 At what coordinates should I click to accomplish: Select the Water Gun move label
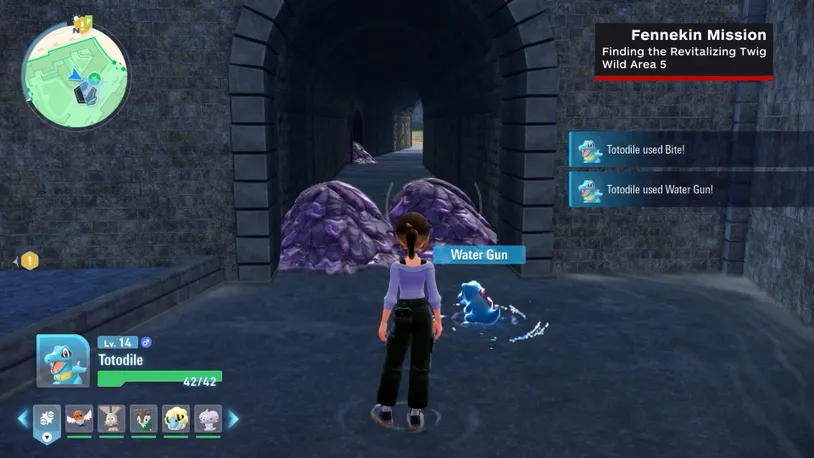[x=479, y=255]
